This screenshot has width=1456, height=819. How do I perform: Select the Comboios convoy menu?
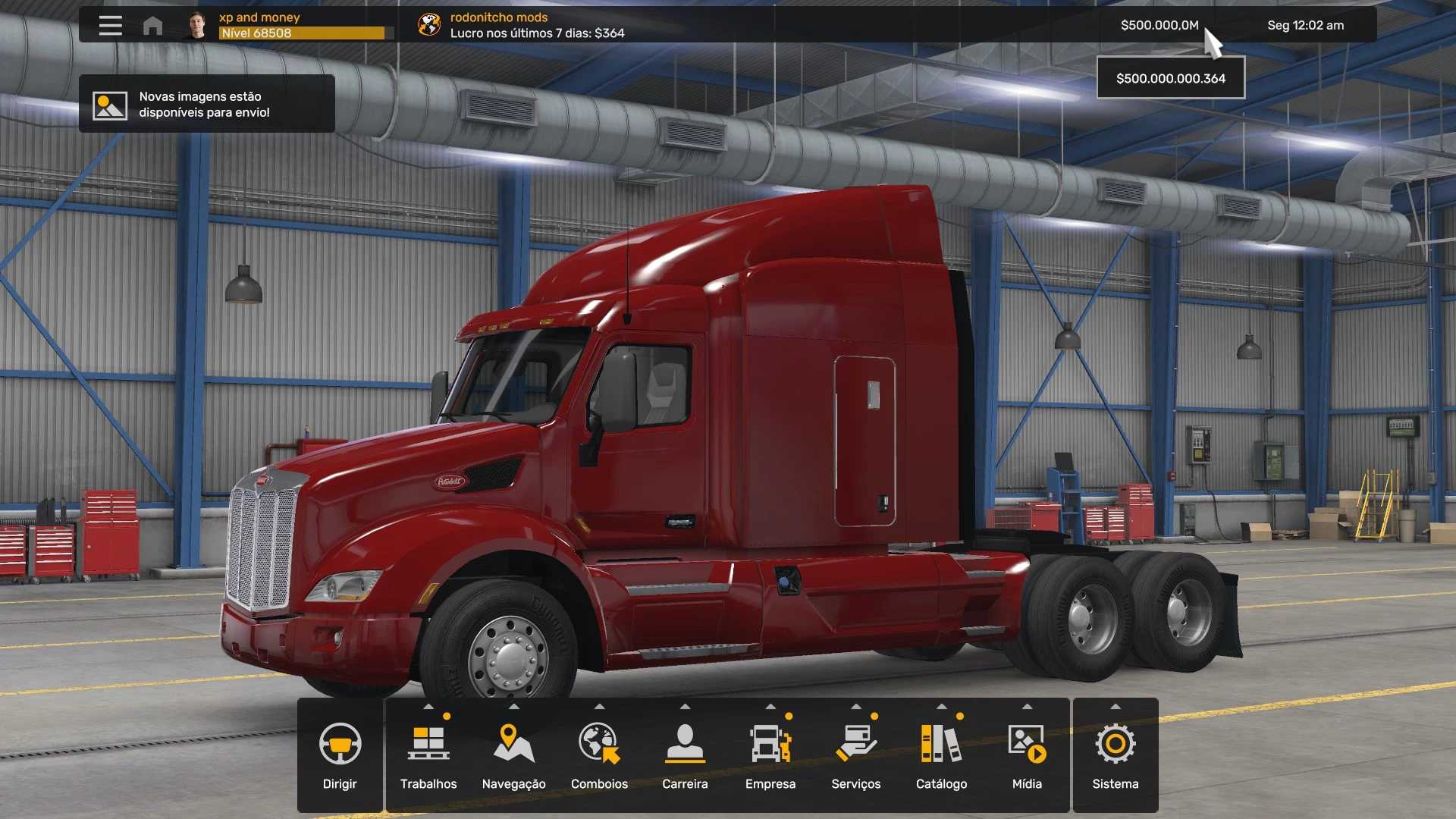tap(599, 755)
